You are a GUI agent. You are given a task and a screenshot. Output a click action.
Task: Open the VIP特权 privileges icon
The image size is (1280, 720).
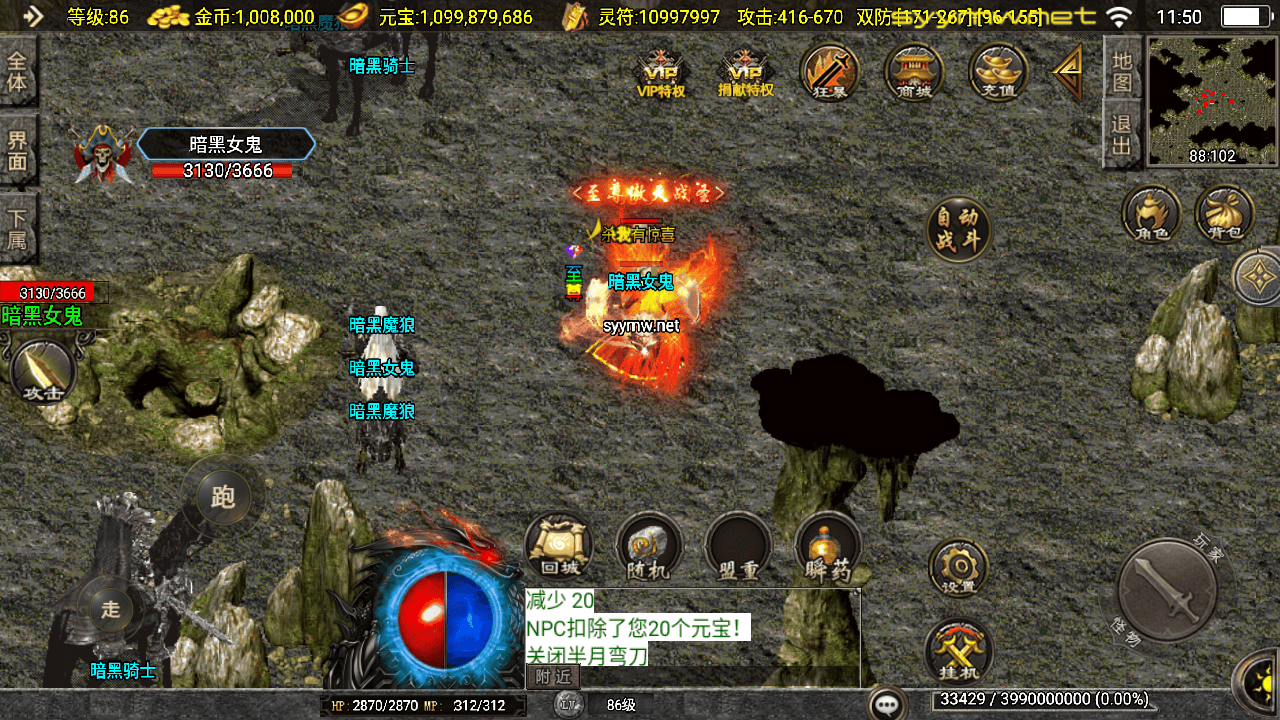click(x=661, y=73)
